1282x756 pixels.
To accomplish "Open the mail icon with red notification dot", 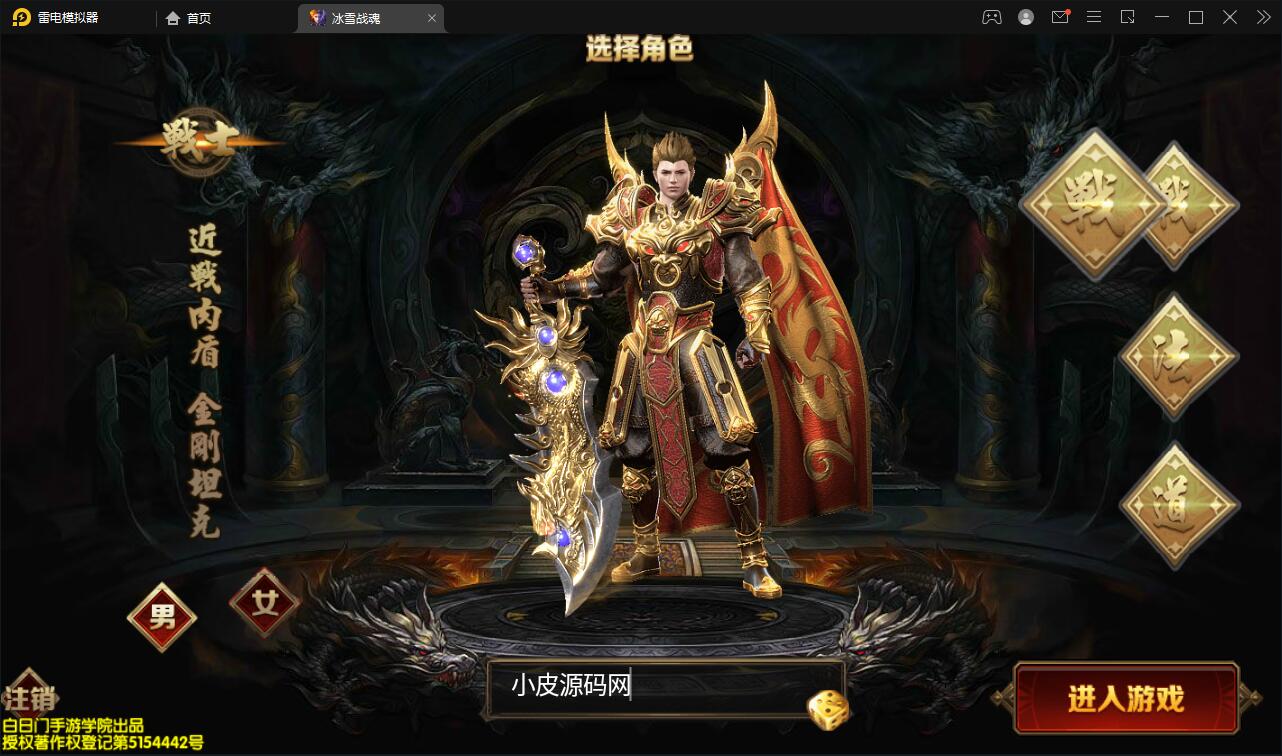I will tap(1060, 17).
